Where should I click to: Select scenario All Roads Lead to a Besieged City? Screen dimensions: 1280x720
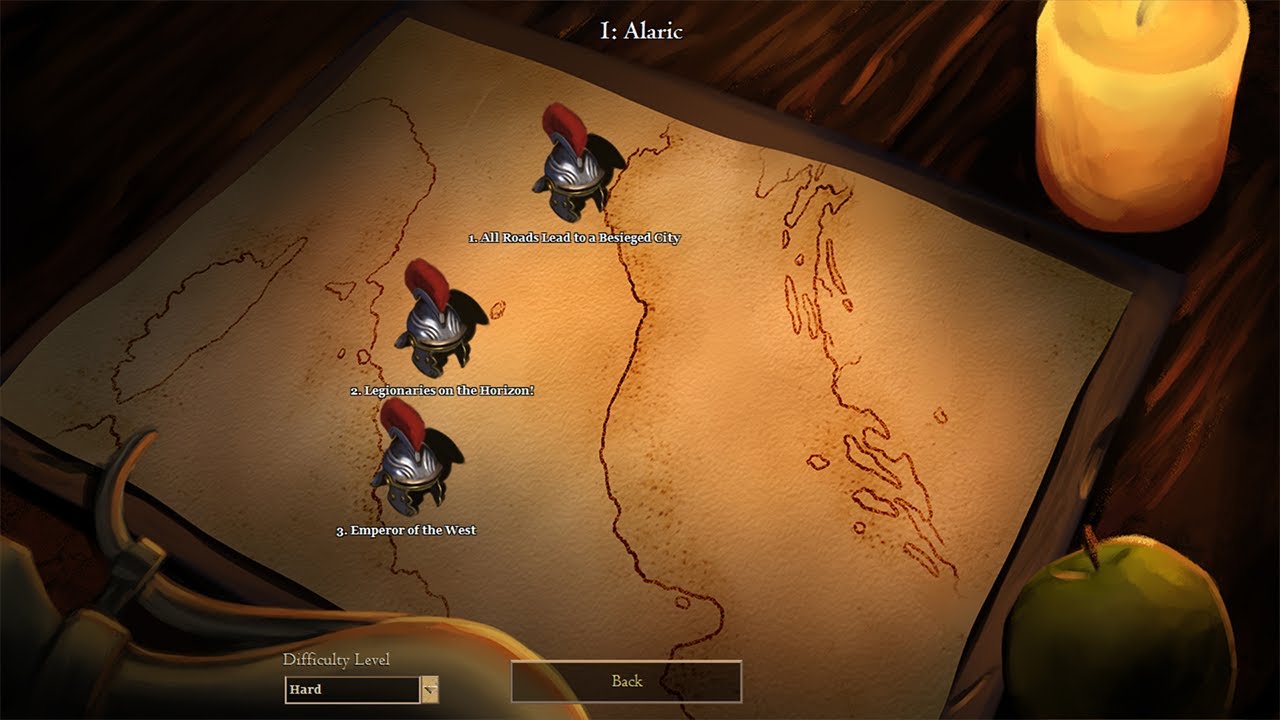571,167
